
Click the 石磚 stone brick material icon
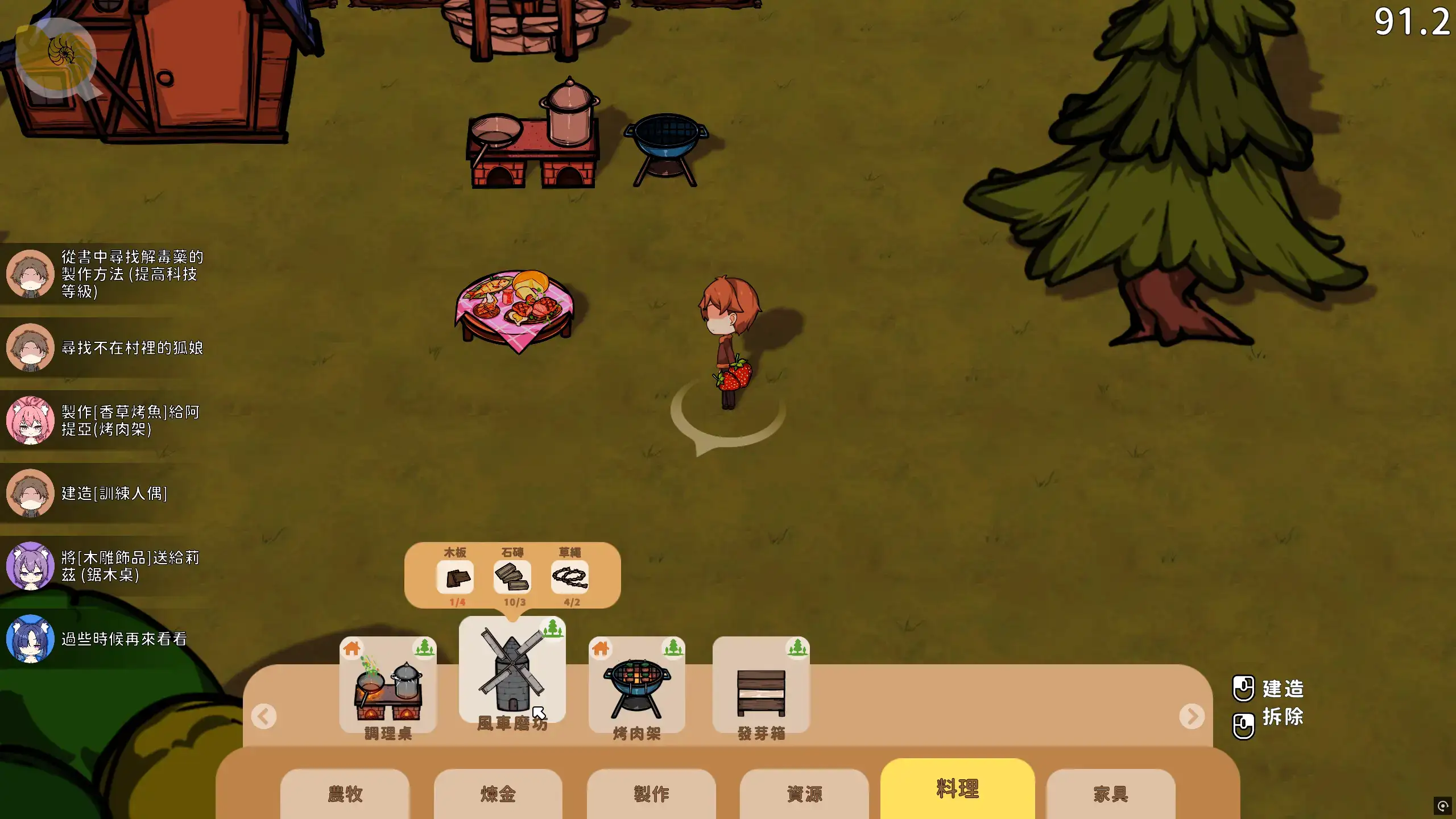pos(512,577)
